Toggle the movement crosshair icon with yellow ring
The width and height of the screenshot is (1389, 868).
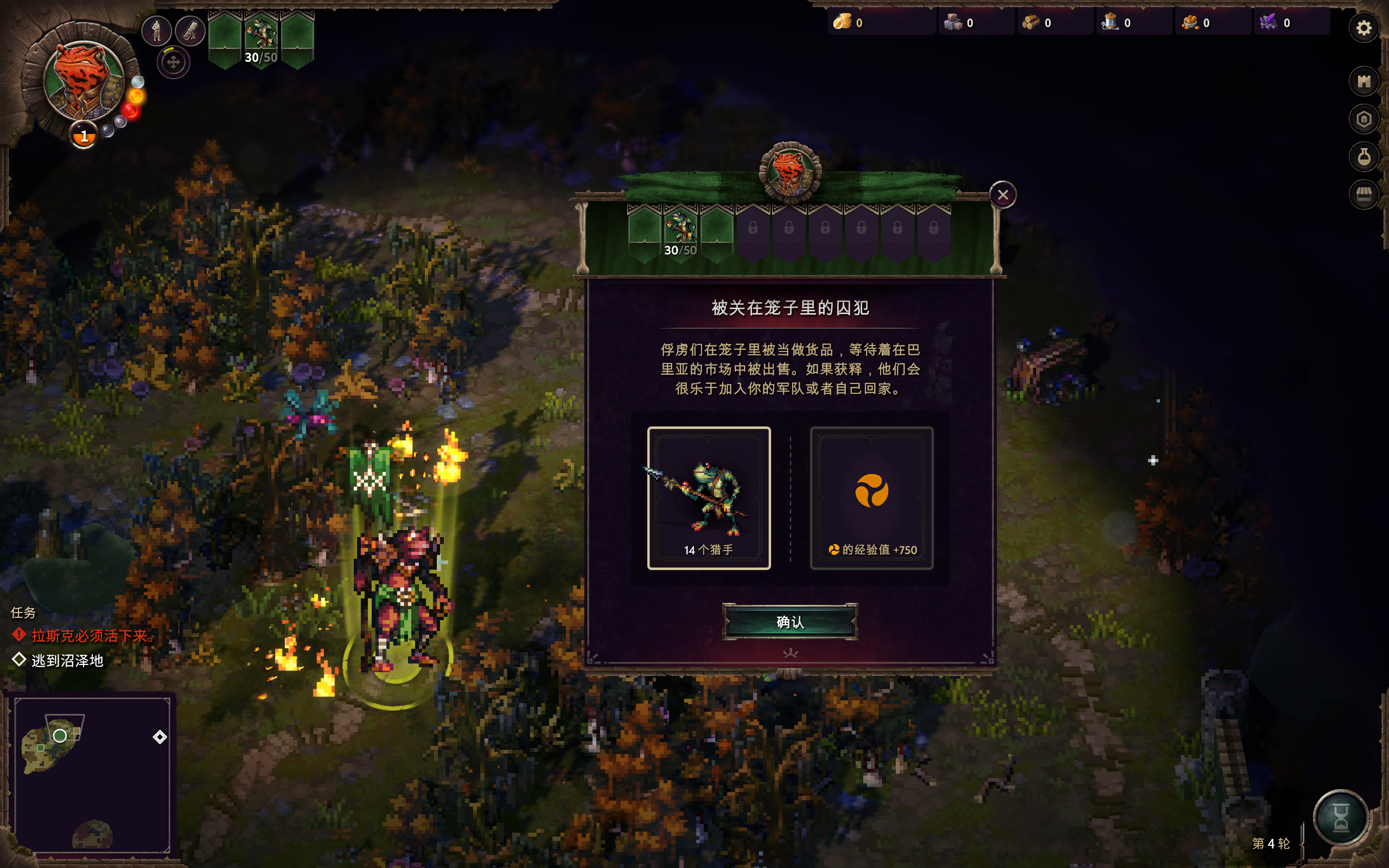tap(174, 63)
